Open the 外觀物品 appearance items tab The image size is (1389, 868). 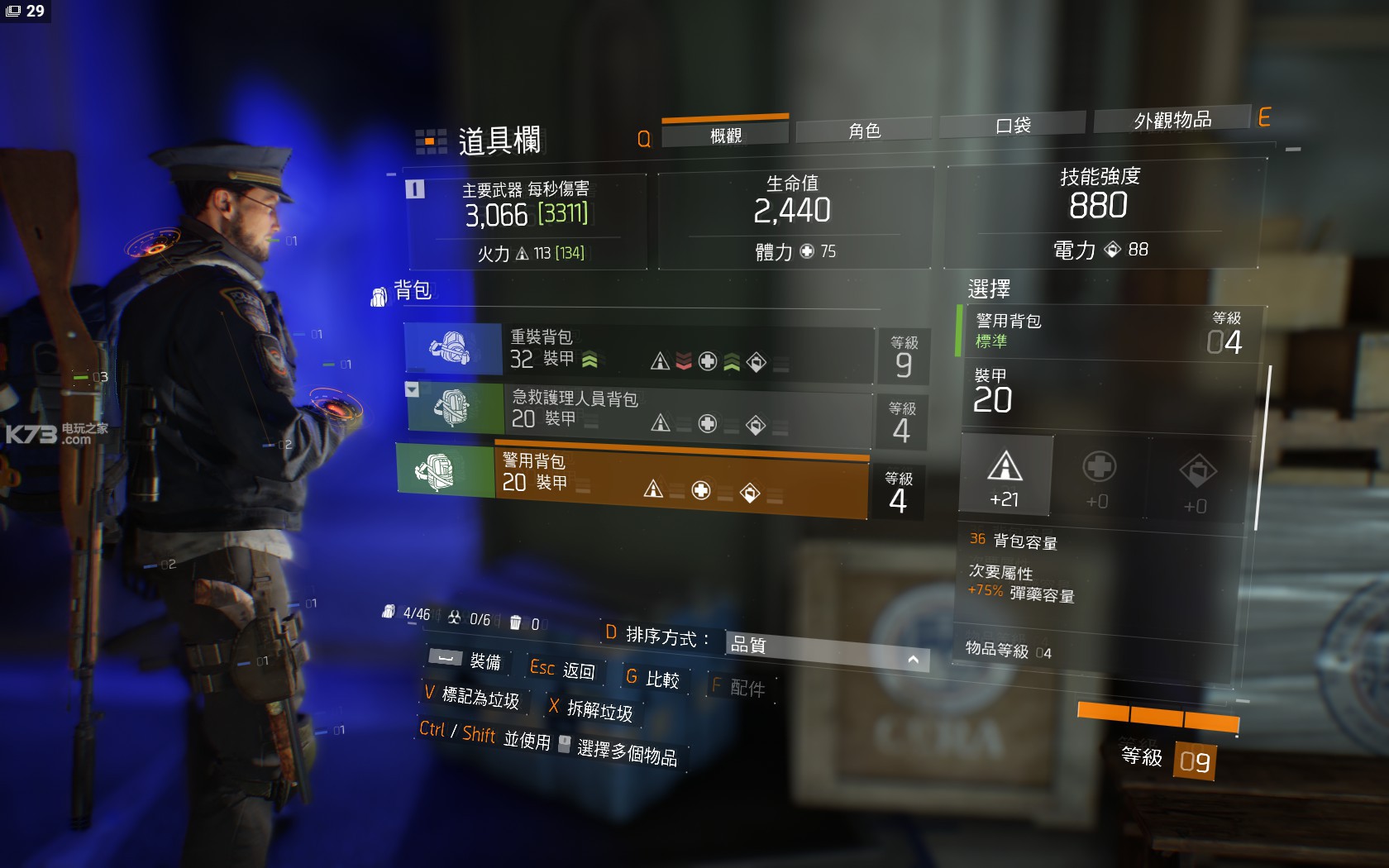(x=1172, y=120)
